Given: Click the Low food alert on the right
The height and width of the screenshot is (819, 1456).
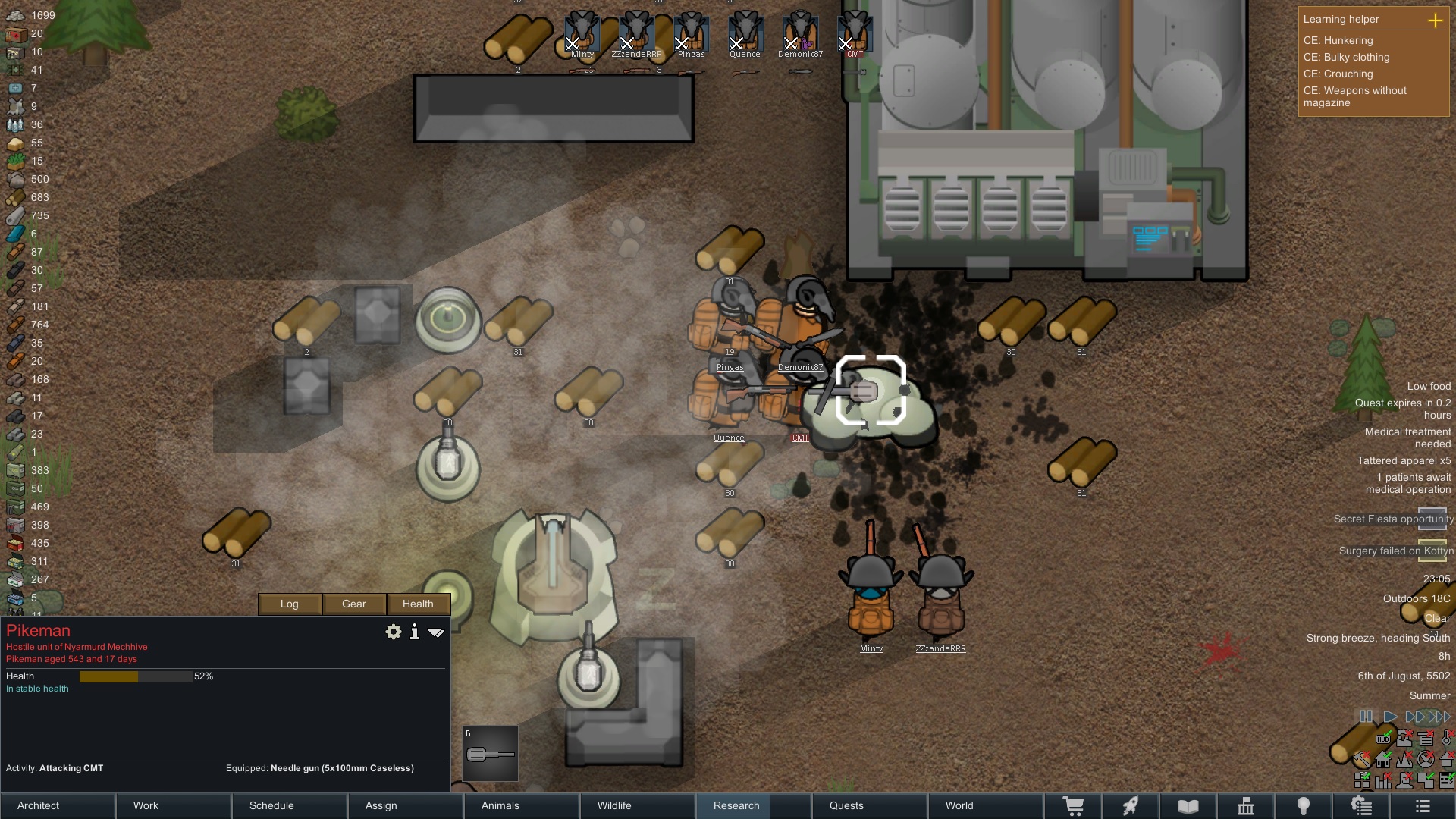Looking at the screenshot, I should (x=1429, y=386).
